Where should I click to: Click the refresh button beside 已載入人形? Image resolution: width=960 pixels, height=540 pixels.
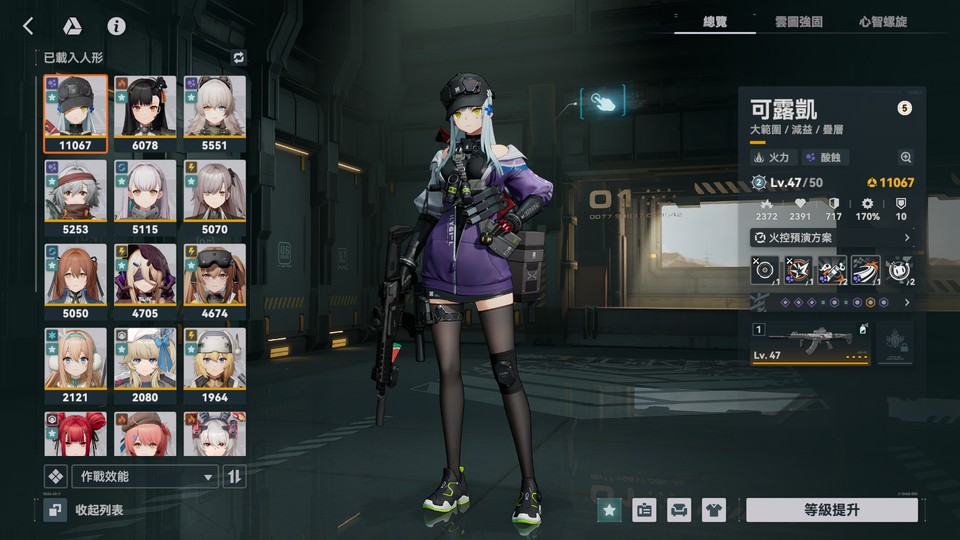(x=238, y=58)
